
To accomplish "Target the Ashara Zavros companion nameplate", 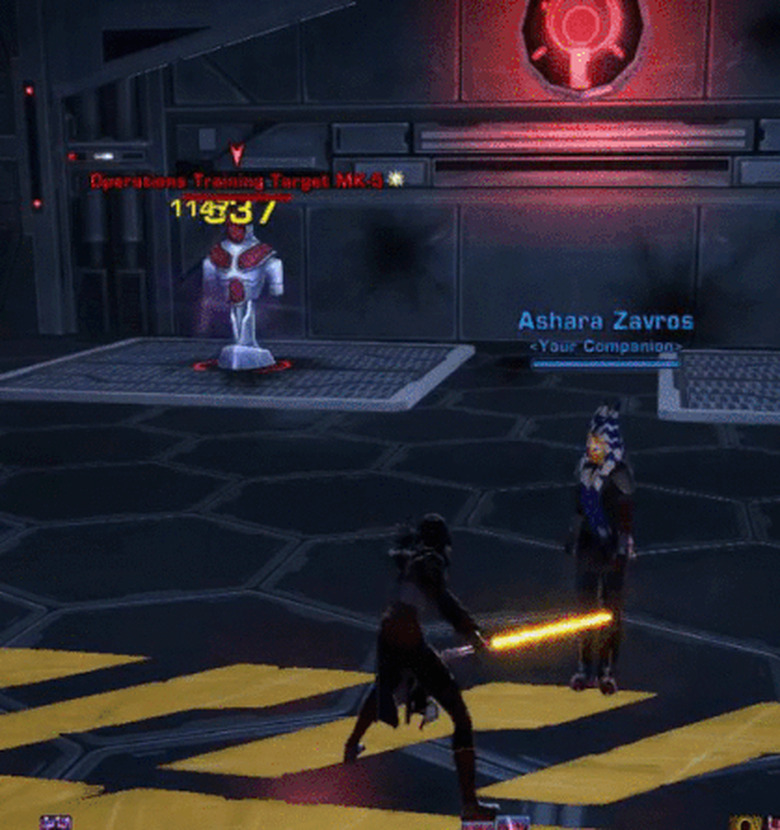I will (x=605, y=322).
